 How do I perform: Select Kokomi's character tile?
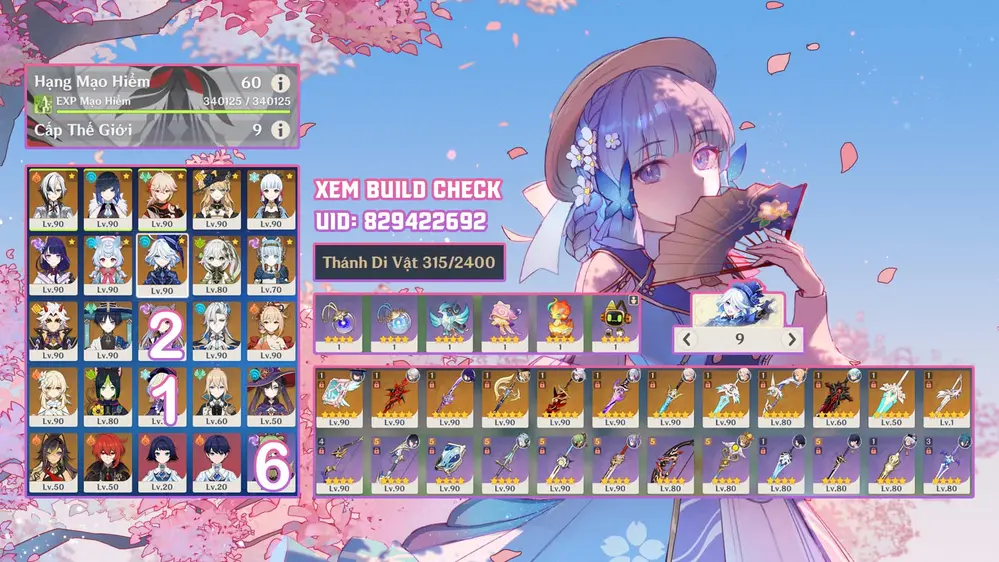pyautogui.click(x=107, y=264)
